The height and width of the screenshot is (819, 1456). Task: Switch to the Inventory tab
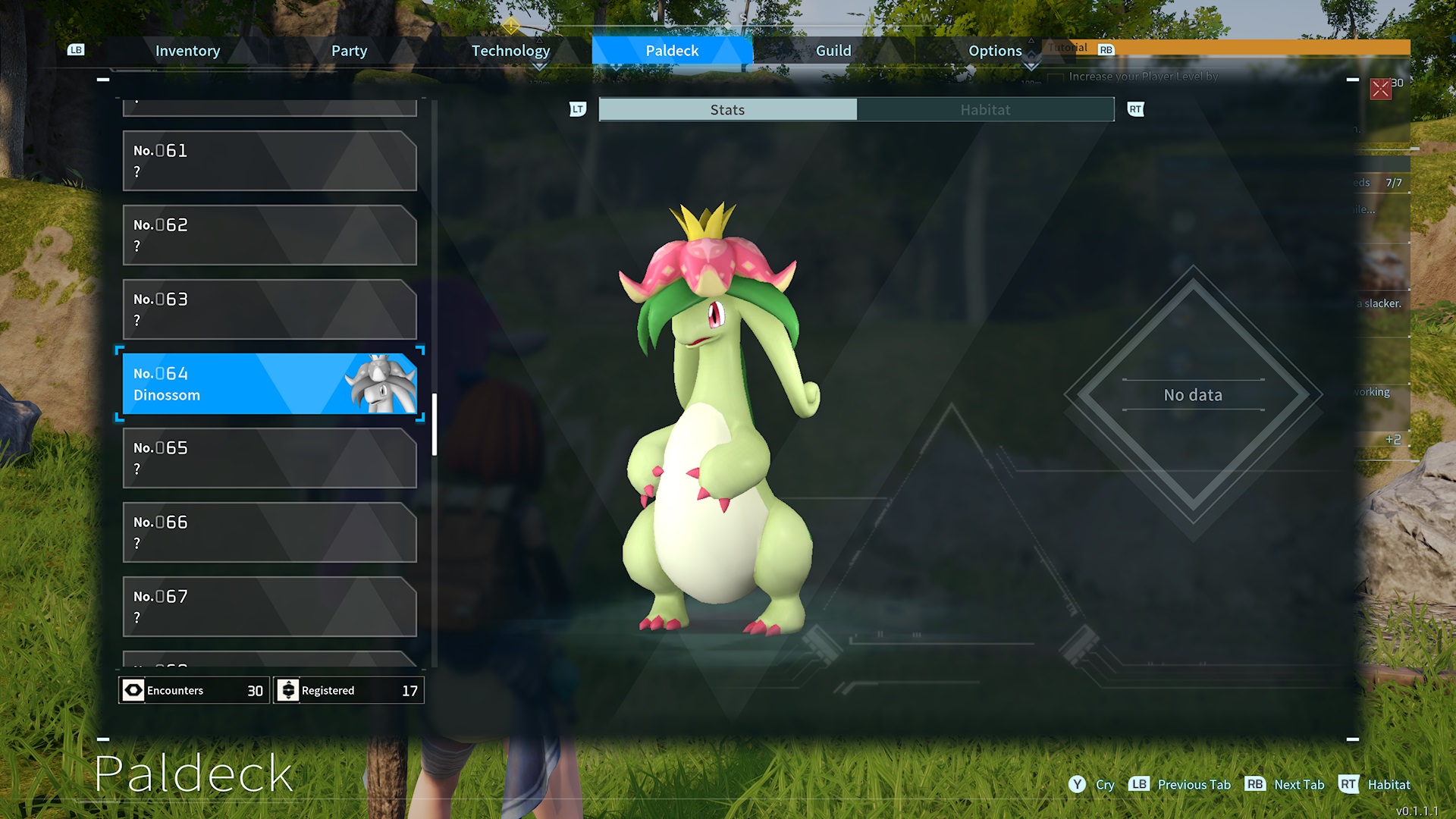point(187,51)
